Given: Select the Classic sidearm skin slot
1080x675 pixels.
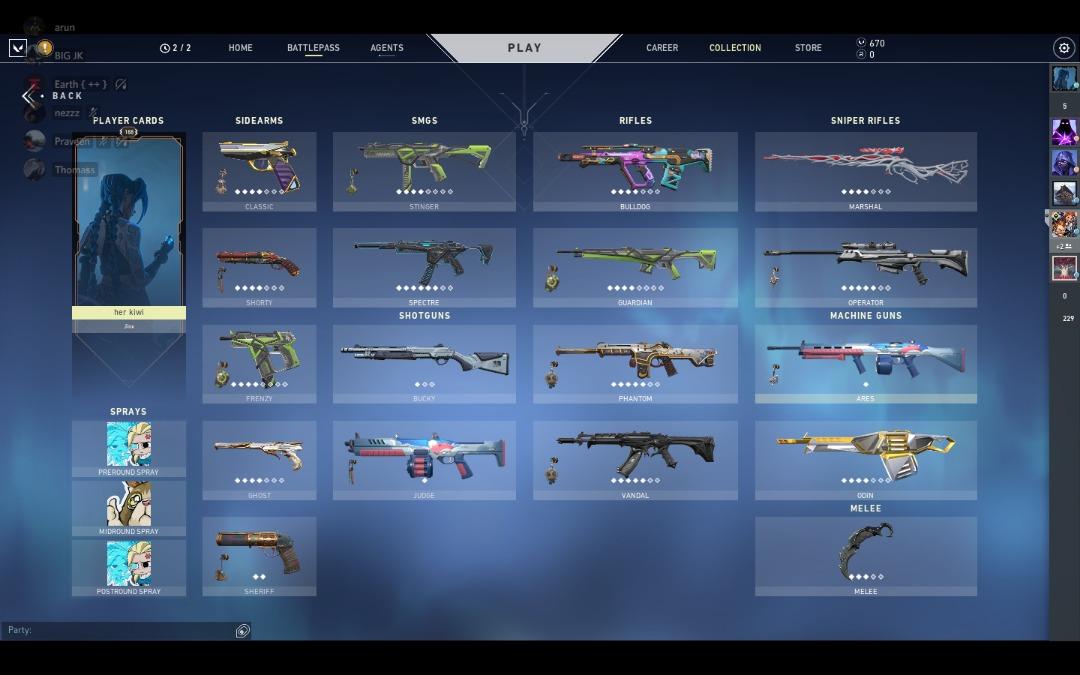Looking at the screenshot, I should 259,171.
